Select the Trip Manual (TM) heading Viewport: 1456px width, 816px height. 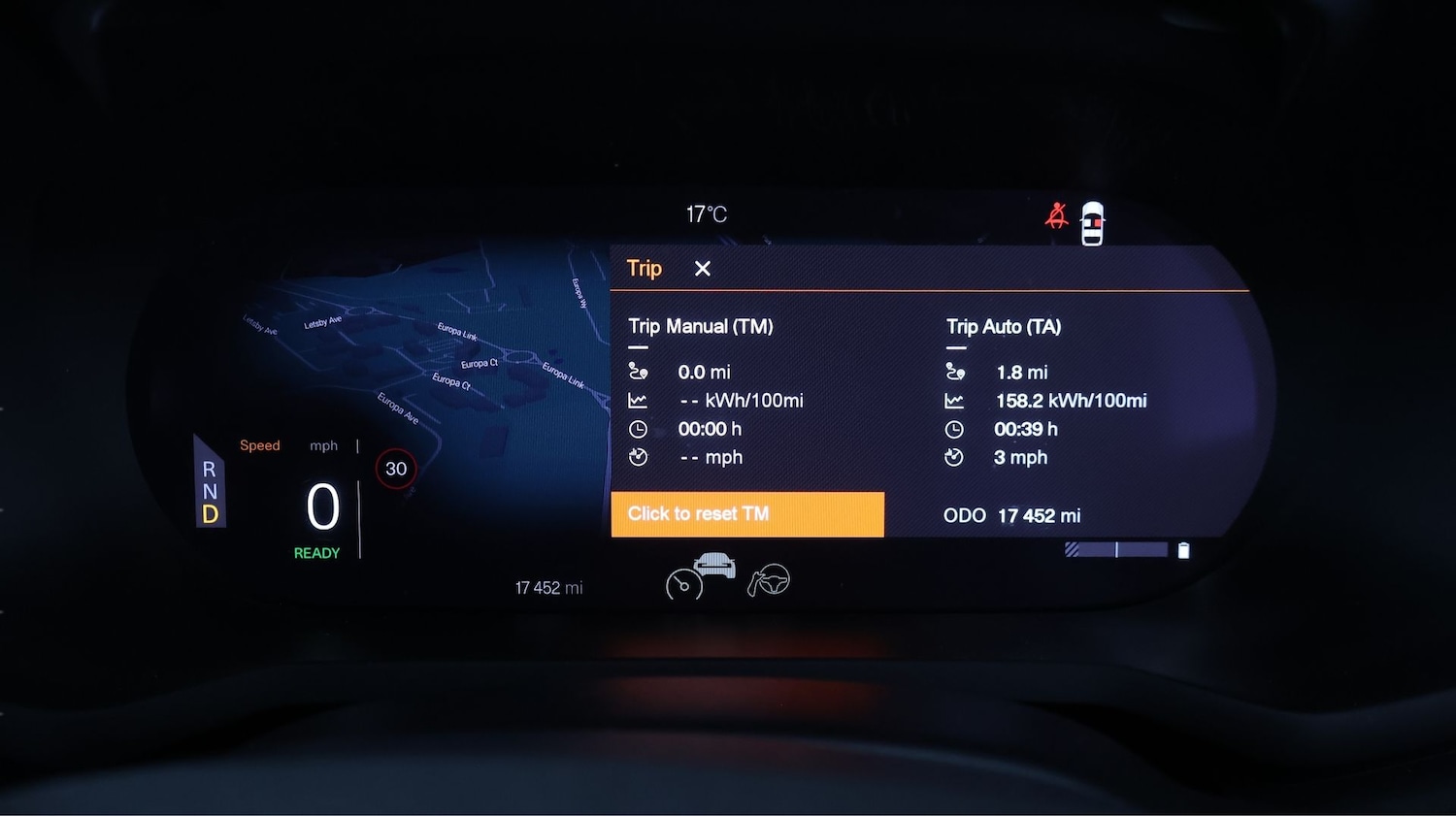coord(701,327)
